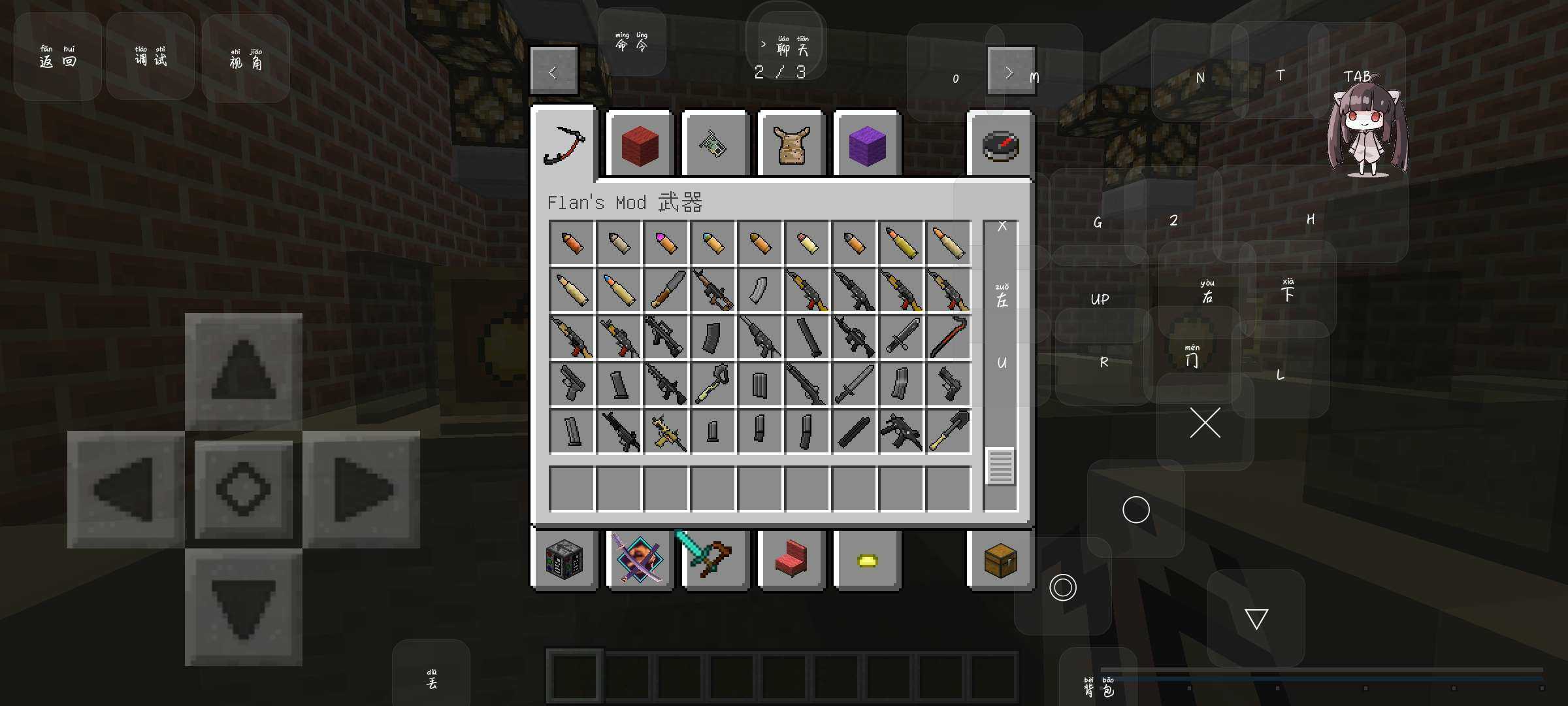This screenshot has height=706, width=1568.
Task: Pick the pink-tipped bullet item
Action: 666,243
